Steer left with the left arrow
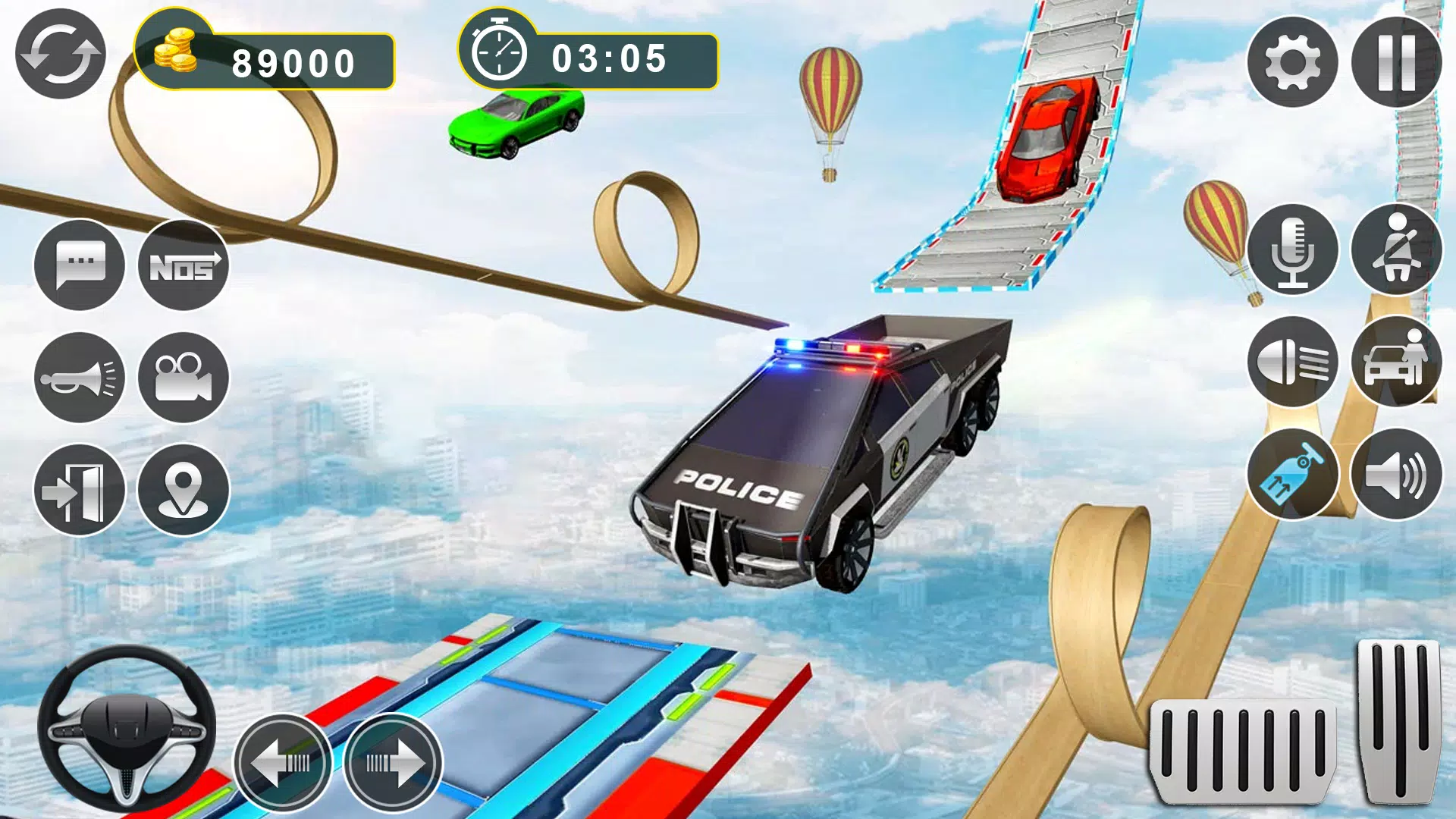Viewport: 1456px width, 819px height. pyautogui.click(x=282, y=762)
